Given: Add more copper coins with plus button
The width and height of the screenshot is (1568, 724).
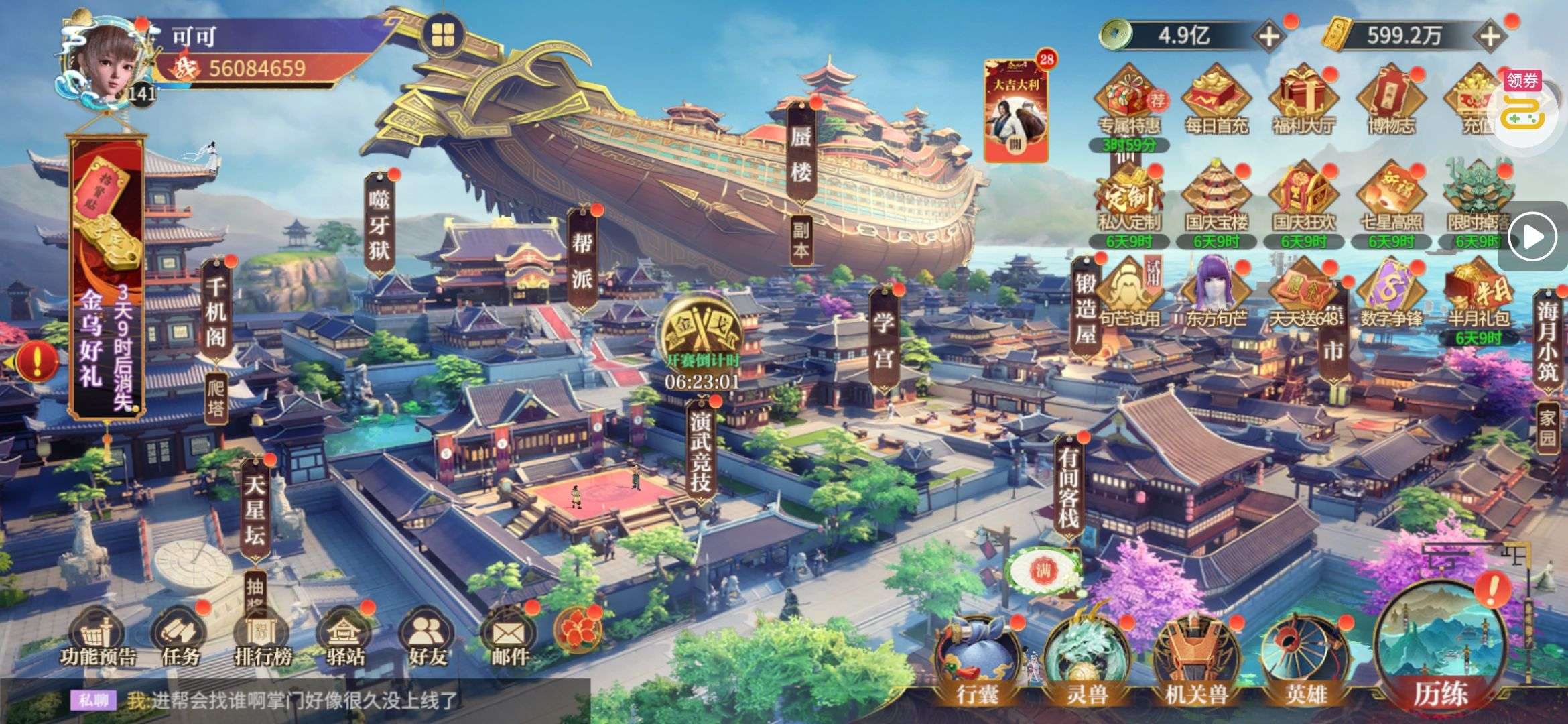Looking at the screenshot, I should (1268, 36).
